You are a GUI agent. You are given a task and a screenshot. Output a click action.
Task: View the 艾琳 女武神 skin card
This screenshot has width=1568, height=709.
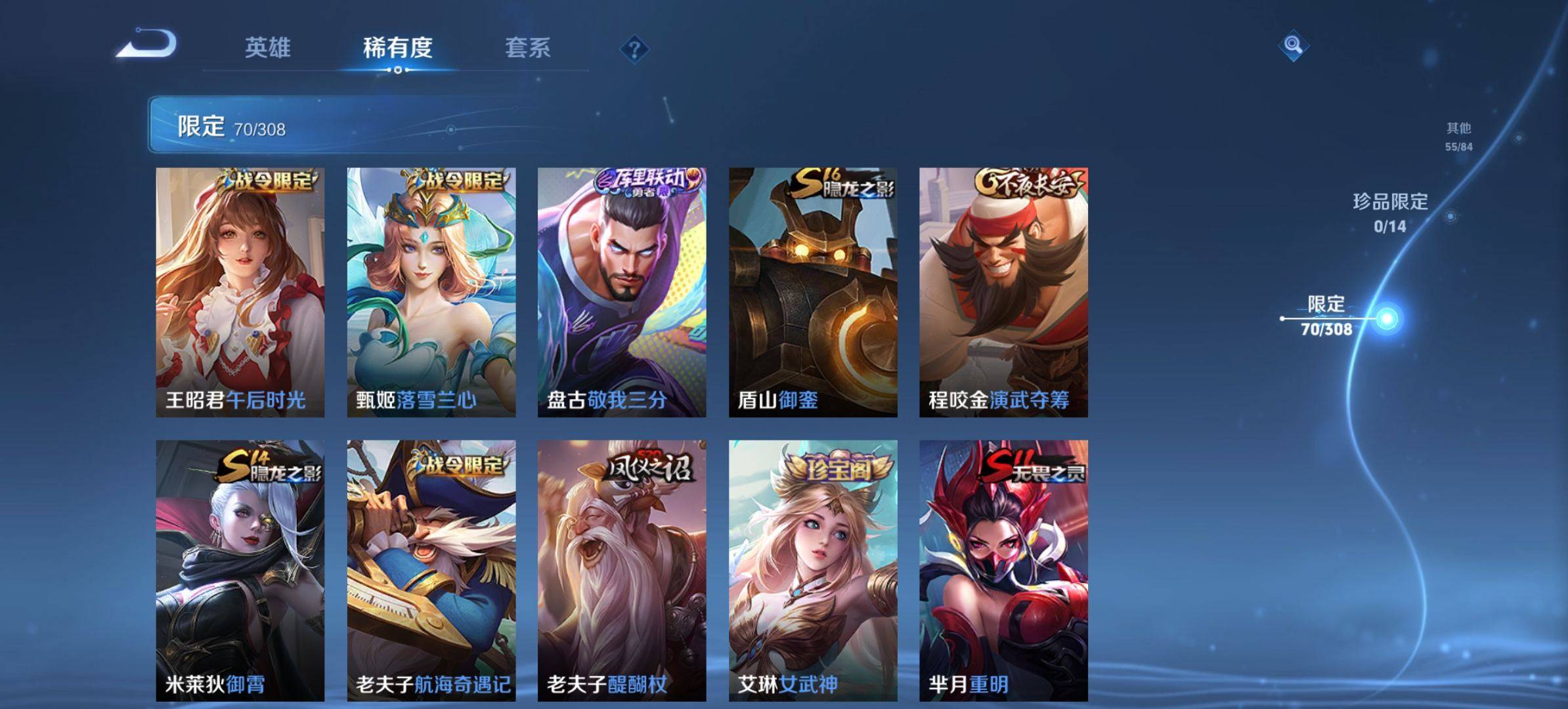(813, 570)
